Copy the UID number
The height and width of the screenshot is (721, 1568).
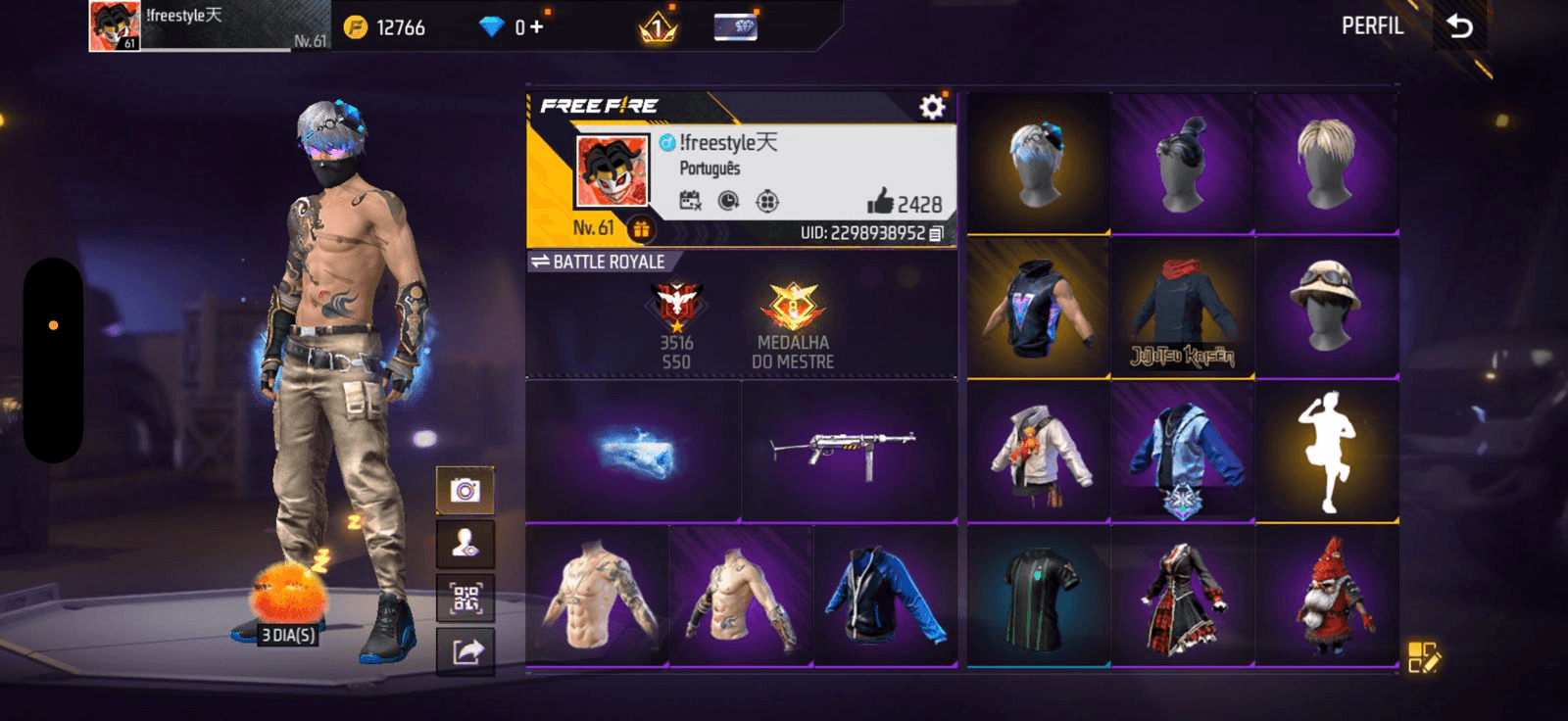(x=937, y=233)
